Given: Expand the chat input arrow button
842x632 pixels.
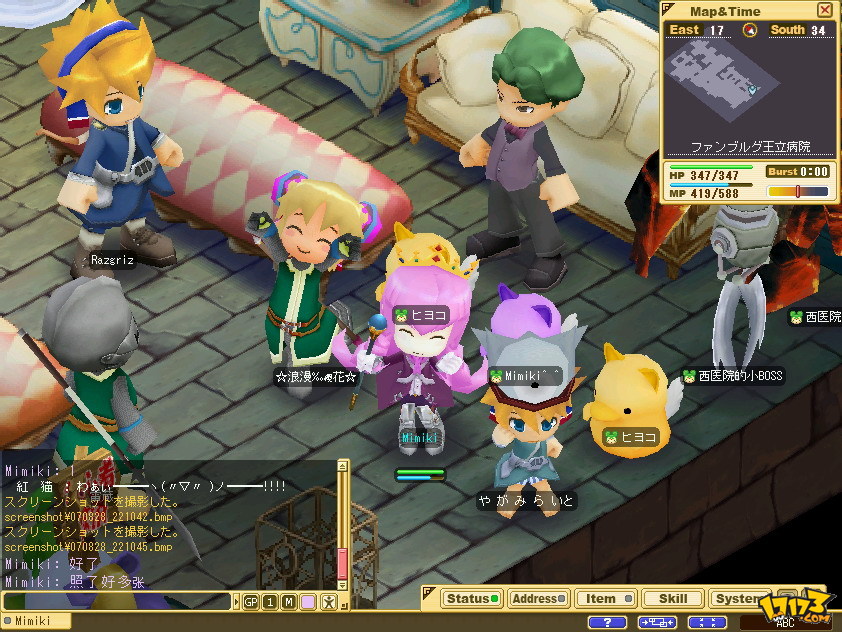Looking at the screenshot, I should [x=237, y=601].
